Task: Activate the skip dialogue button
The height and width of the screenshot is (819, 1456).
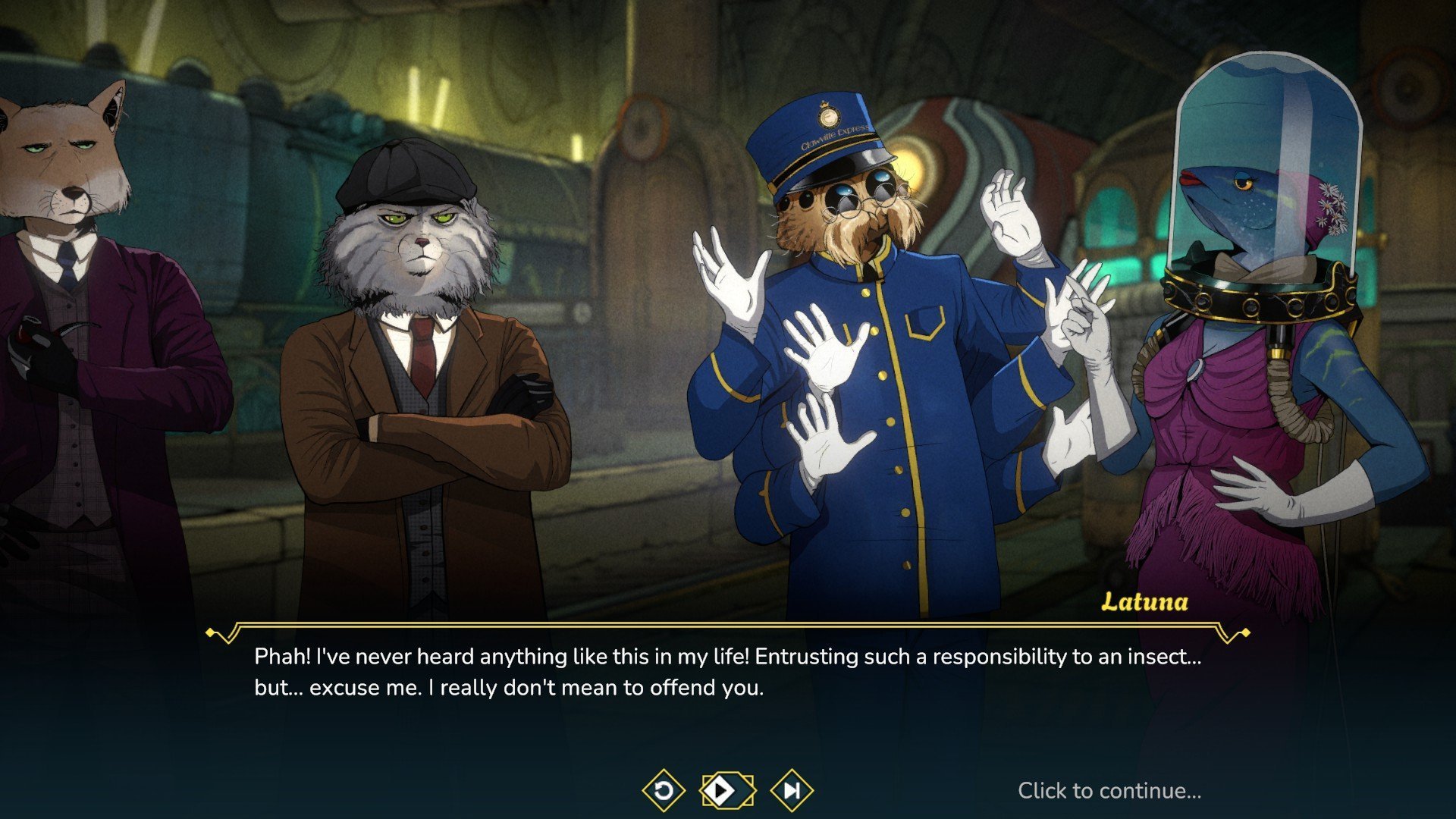Action: click(x=792, y=791)
